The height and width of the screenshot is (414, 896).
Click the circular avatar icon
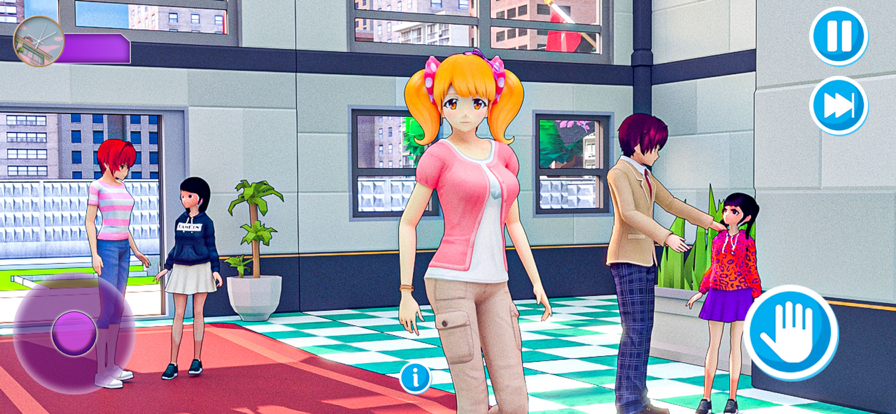click(39, 41)
